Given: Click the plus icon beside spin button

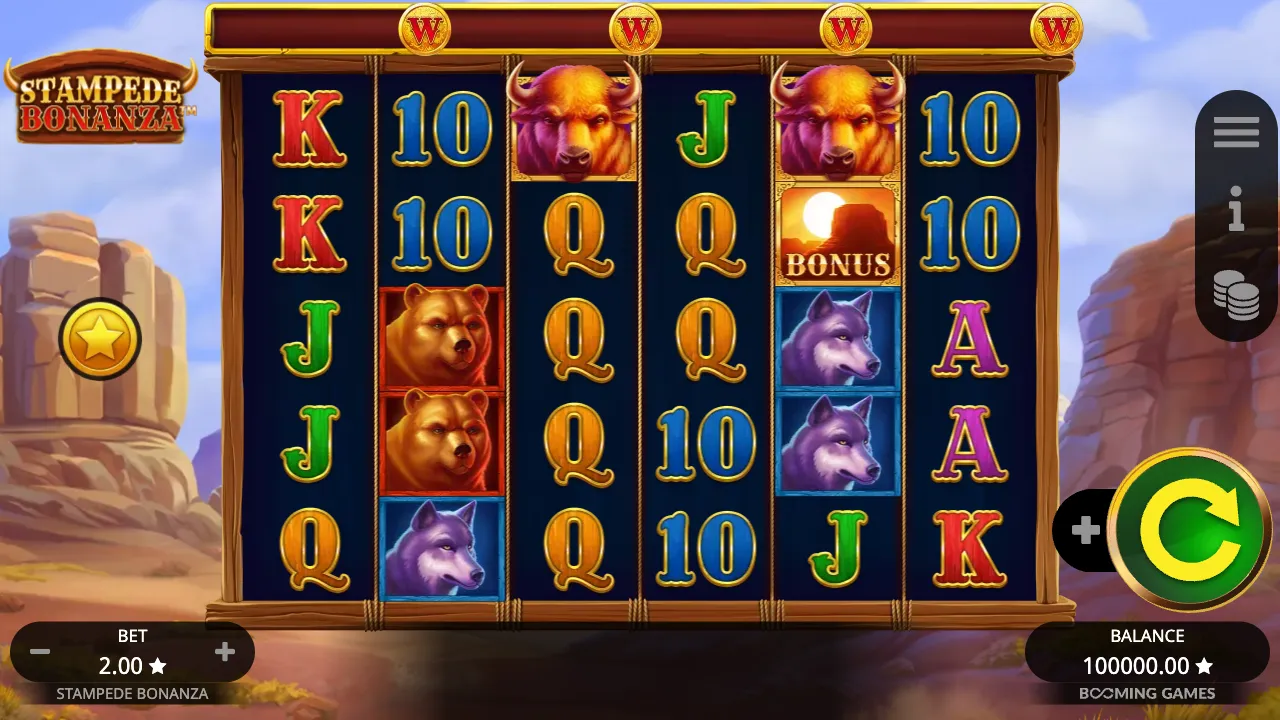Looking at the screenshot, I should [x=1088, y=530].
